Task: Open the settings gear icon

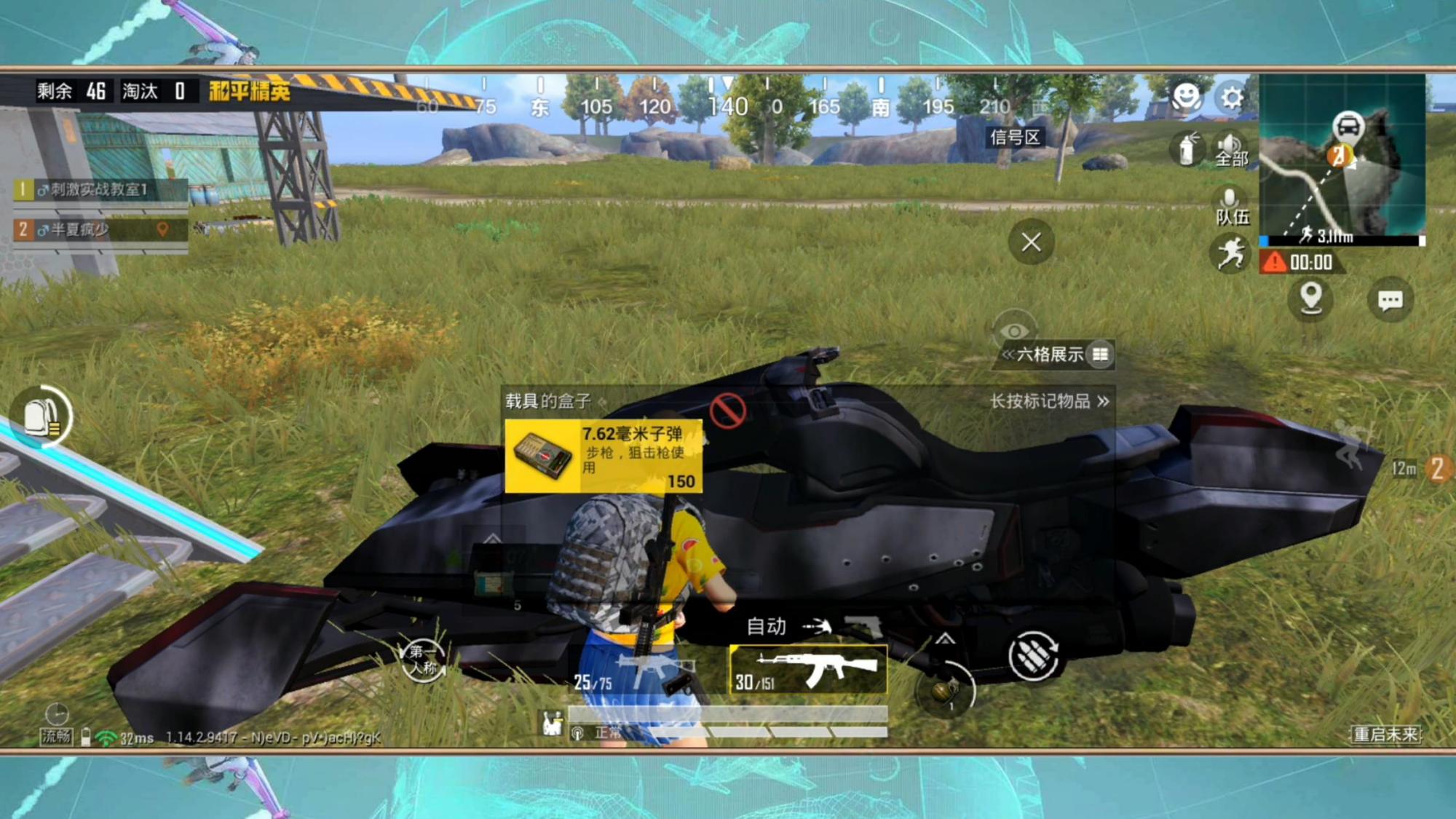Action: (1232, 97)
